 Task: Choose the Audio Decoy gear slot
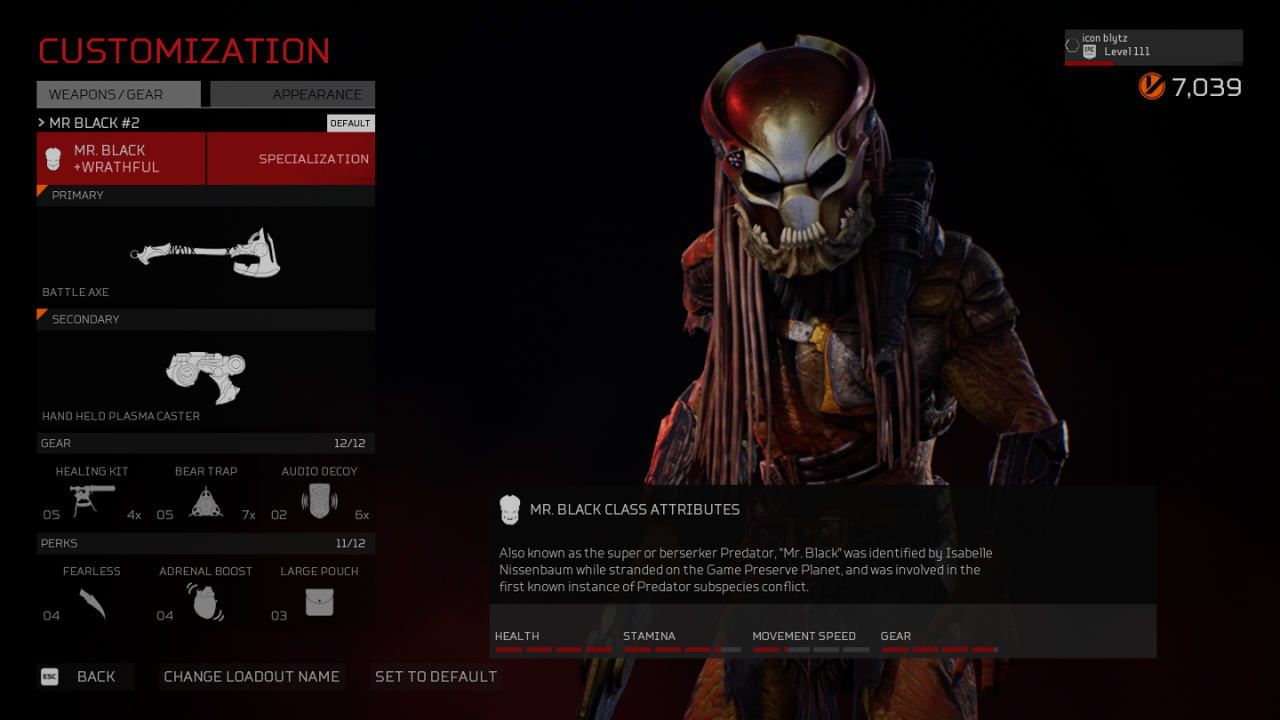pos(319,496)
